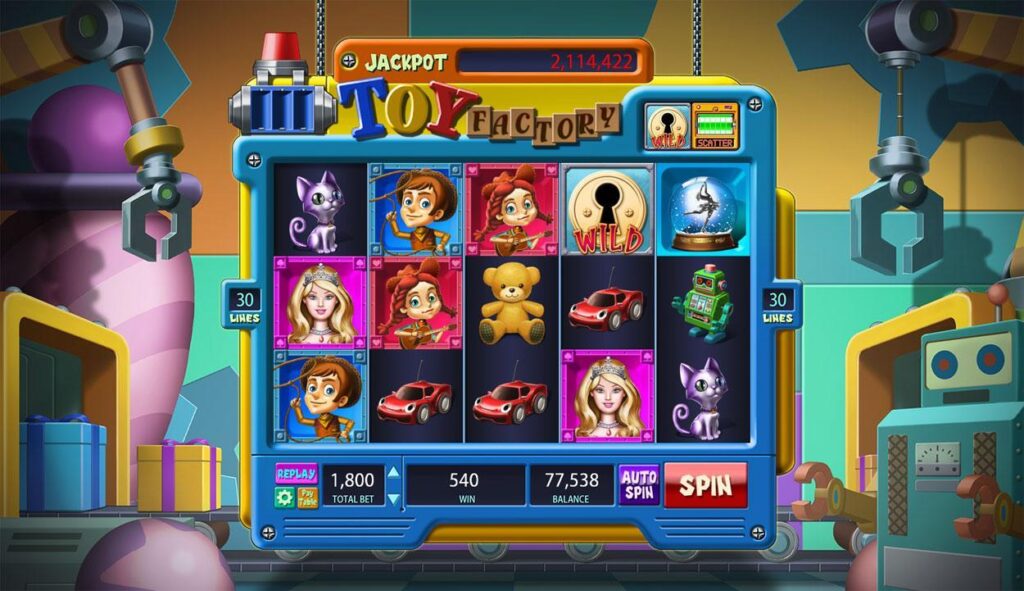
Task: Activate the purple Auto Spin button
Action: [638, 485]
